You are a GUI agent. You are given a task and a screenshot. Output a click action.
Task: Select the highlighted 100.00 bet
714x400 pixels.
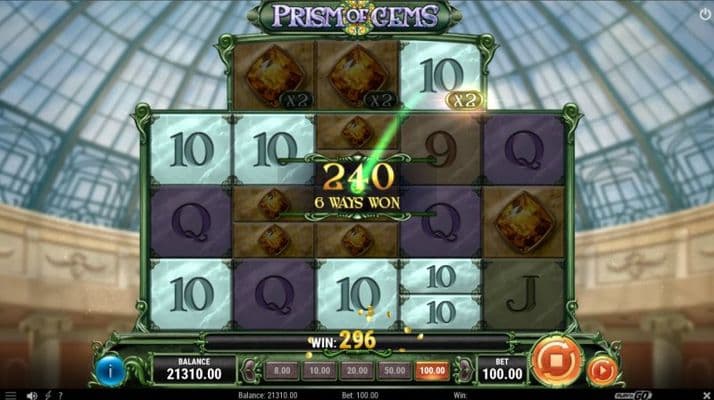pos(432,370)
